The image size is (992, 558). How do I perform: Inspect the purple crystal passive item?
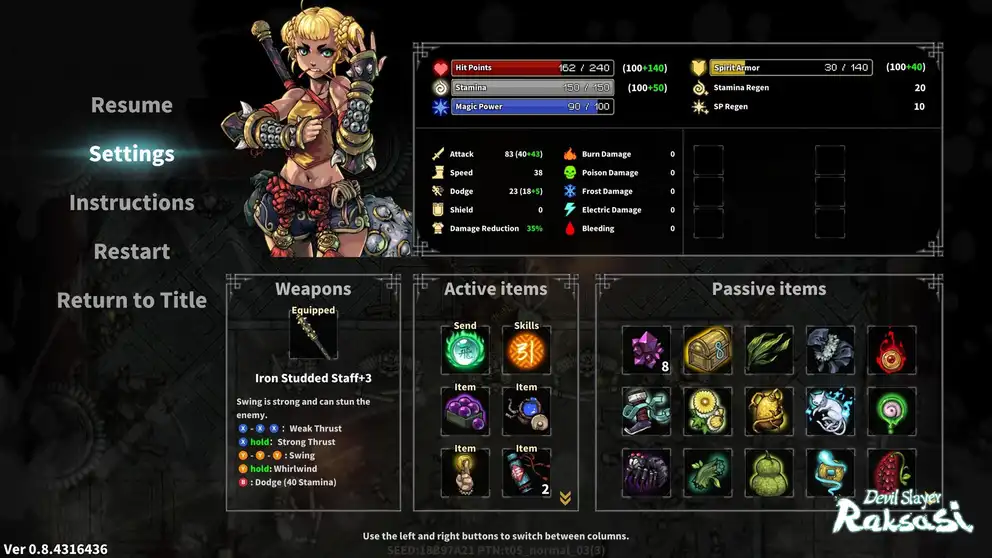coord(645,350)
